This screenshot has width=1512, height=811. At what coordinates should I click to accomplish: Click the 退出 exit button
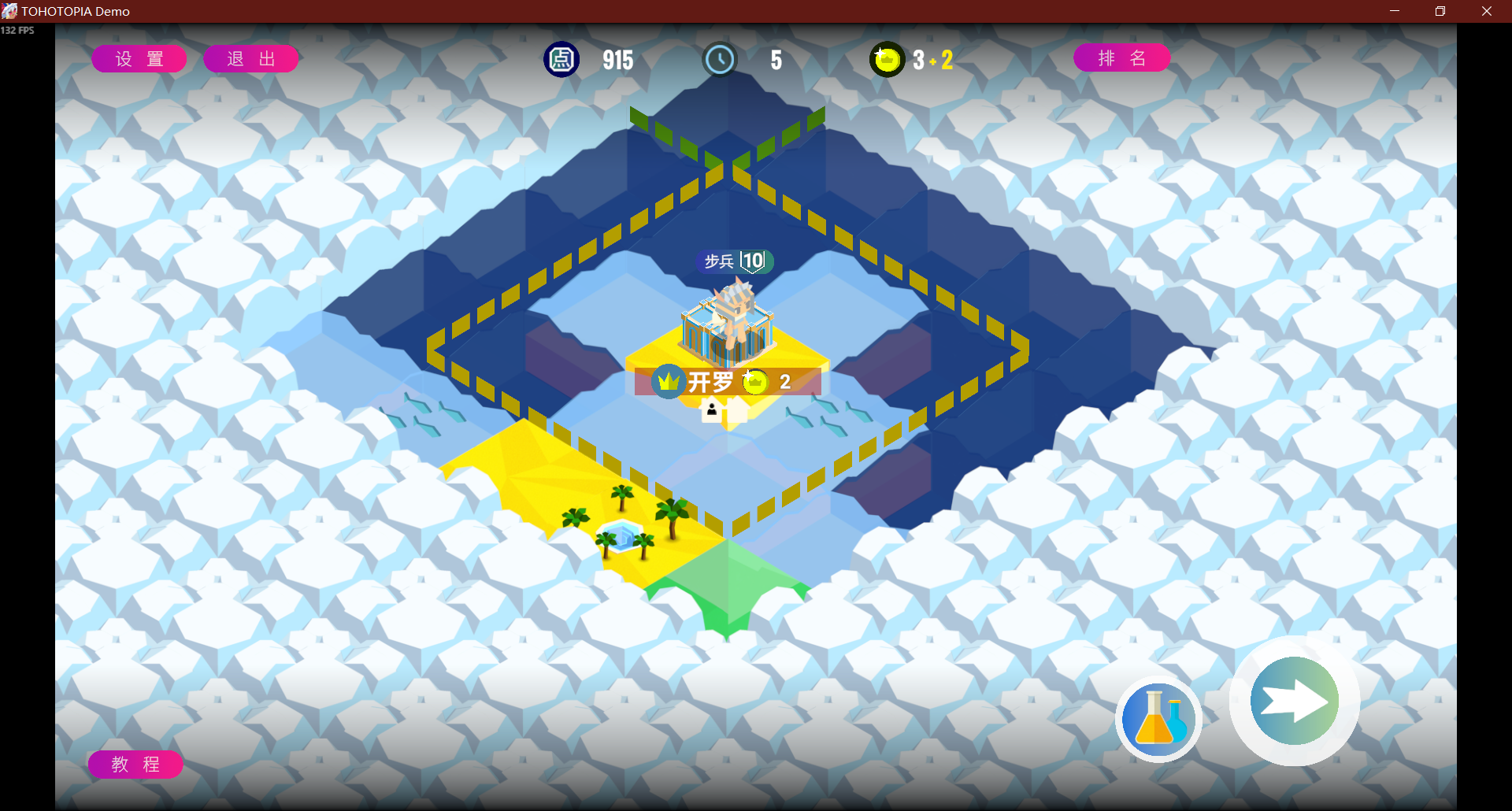251,59
